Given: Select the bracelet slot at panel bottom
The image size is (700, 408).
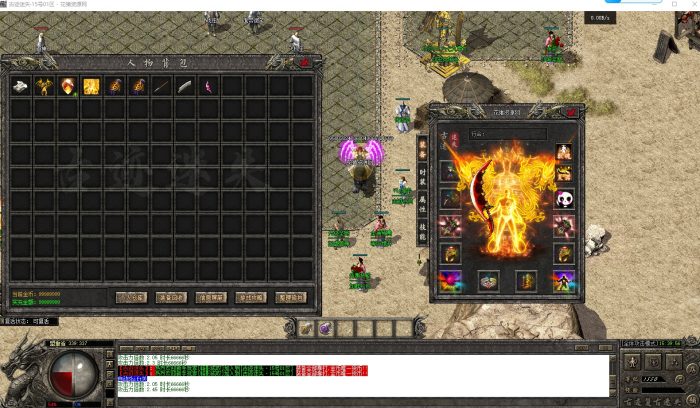Looking at the screenshot, I should coord(489,281).
